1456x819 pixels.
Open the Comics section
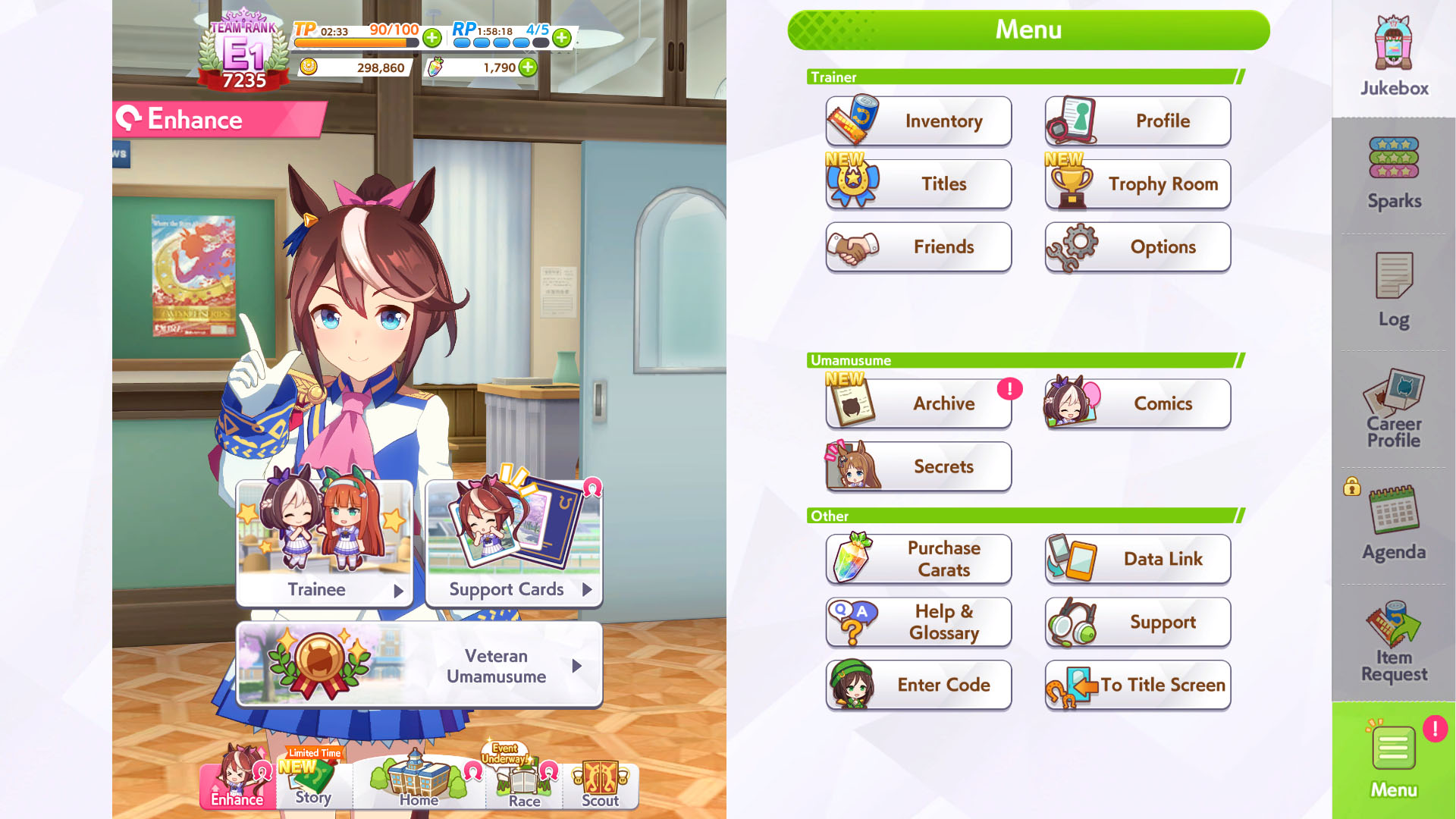(x=1137, y=403)
